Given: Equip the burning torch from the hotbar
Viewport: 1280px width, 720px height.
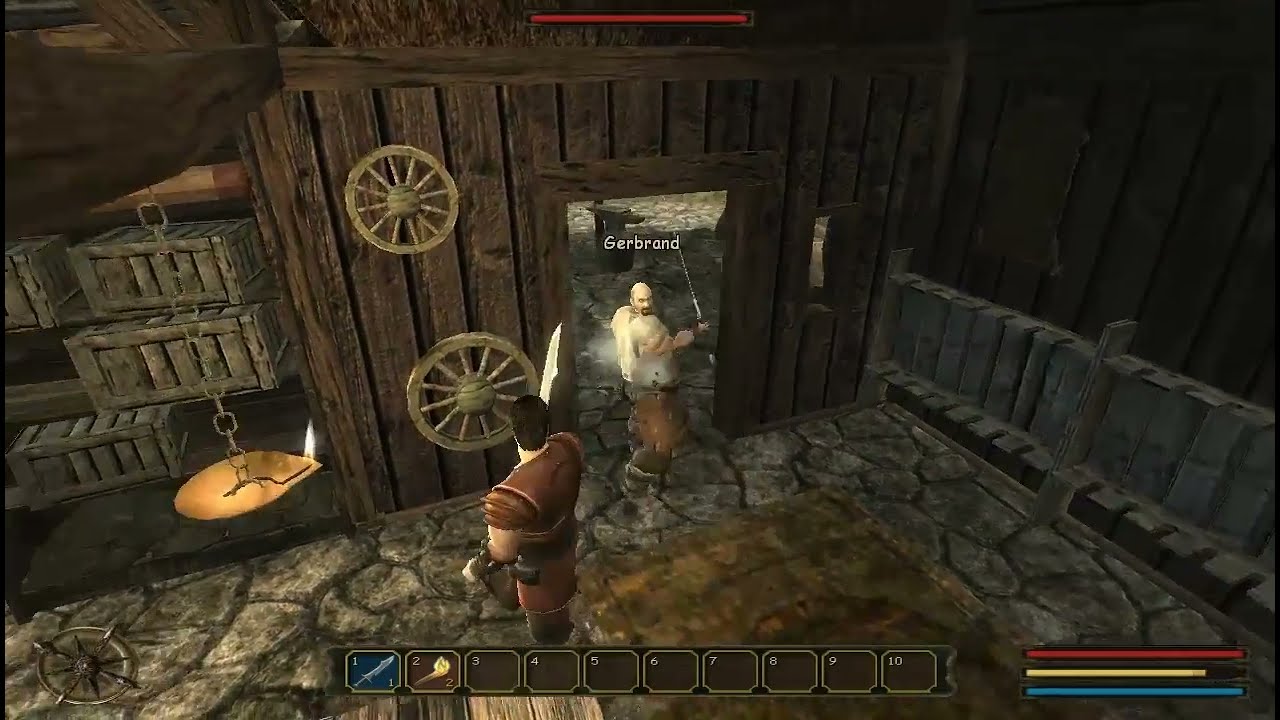Looking at the screenshot, I should point(433,670).
